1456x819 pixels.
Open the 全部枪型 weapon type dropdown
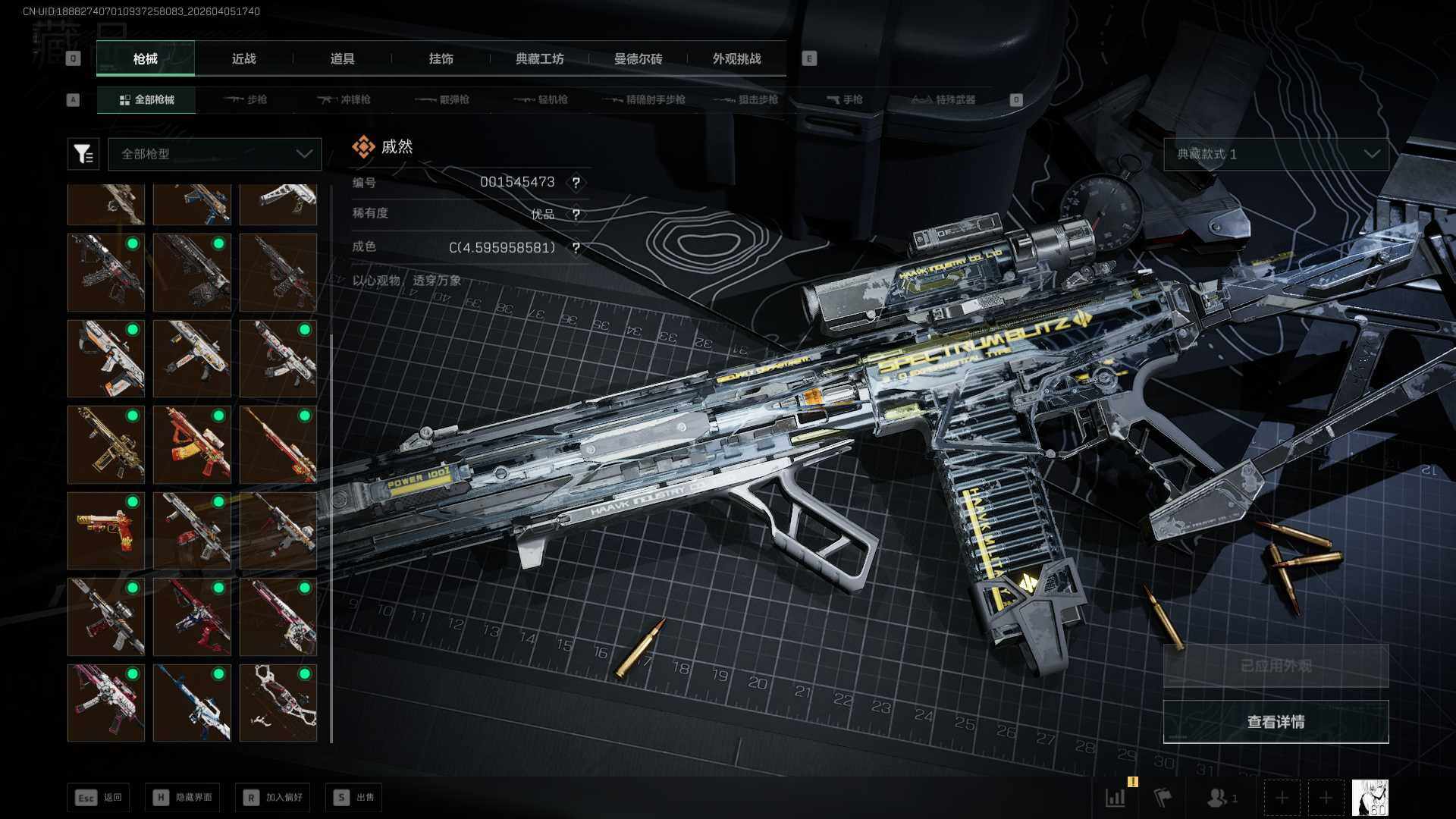pos(215,154)
